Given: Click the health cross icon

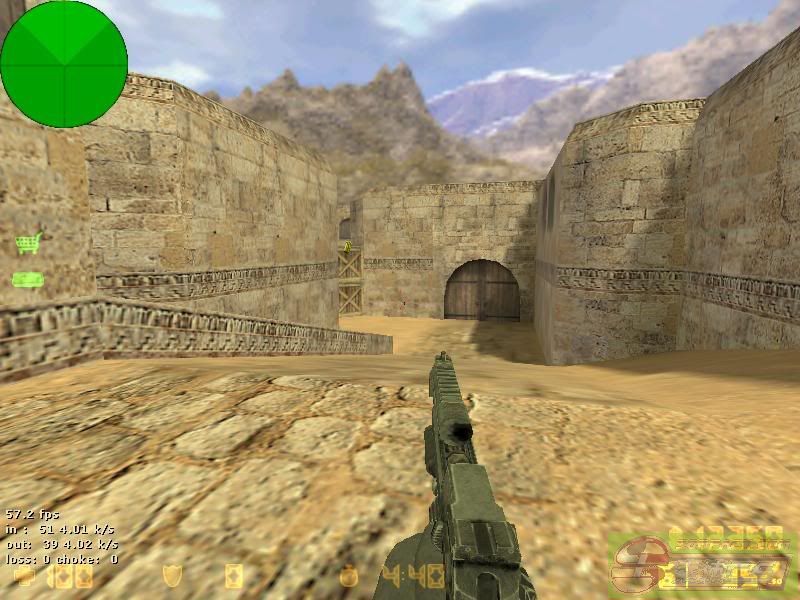Looking at the screenshot, I should (24, 576).
